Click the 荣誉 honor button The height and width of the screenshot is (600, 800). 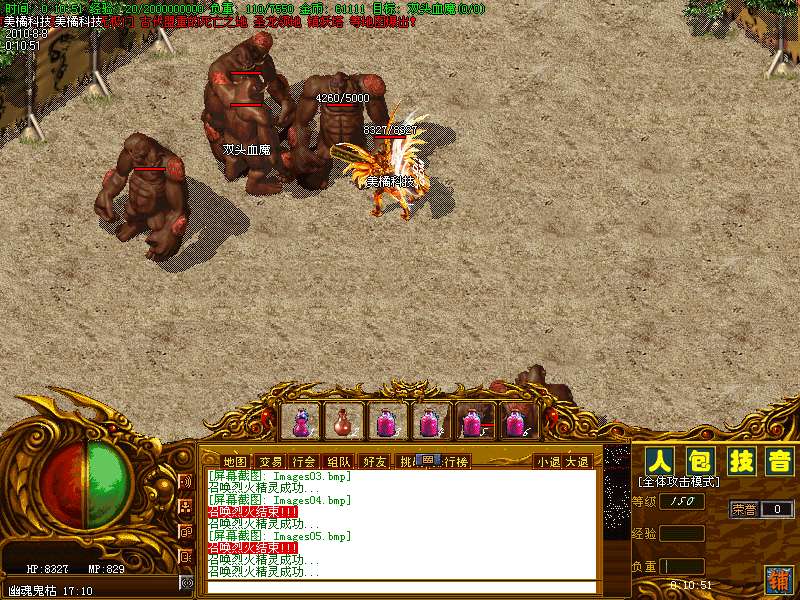point(743,509)
